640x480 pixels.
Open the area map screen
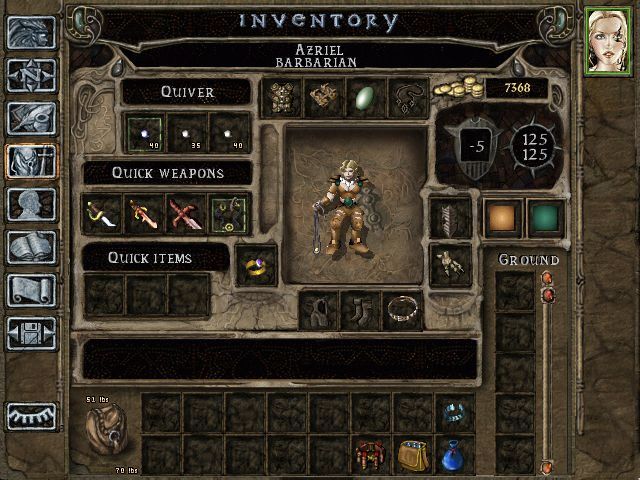tap(31, 75)
